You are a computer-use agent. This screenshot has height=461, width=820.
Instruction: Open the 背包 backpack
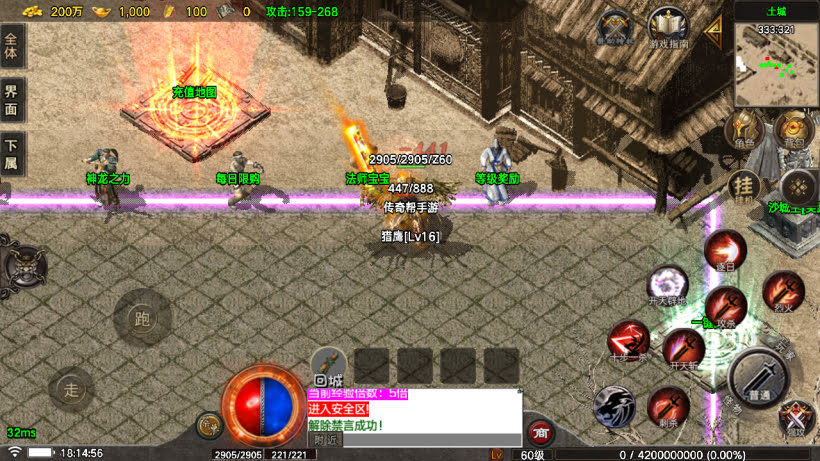point(794,130)
